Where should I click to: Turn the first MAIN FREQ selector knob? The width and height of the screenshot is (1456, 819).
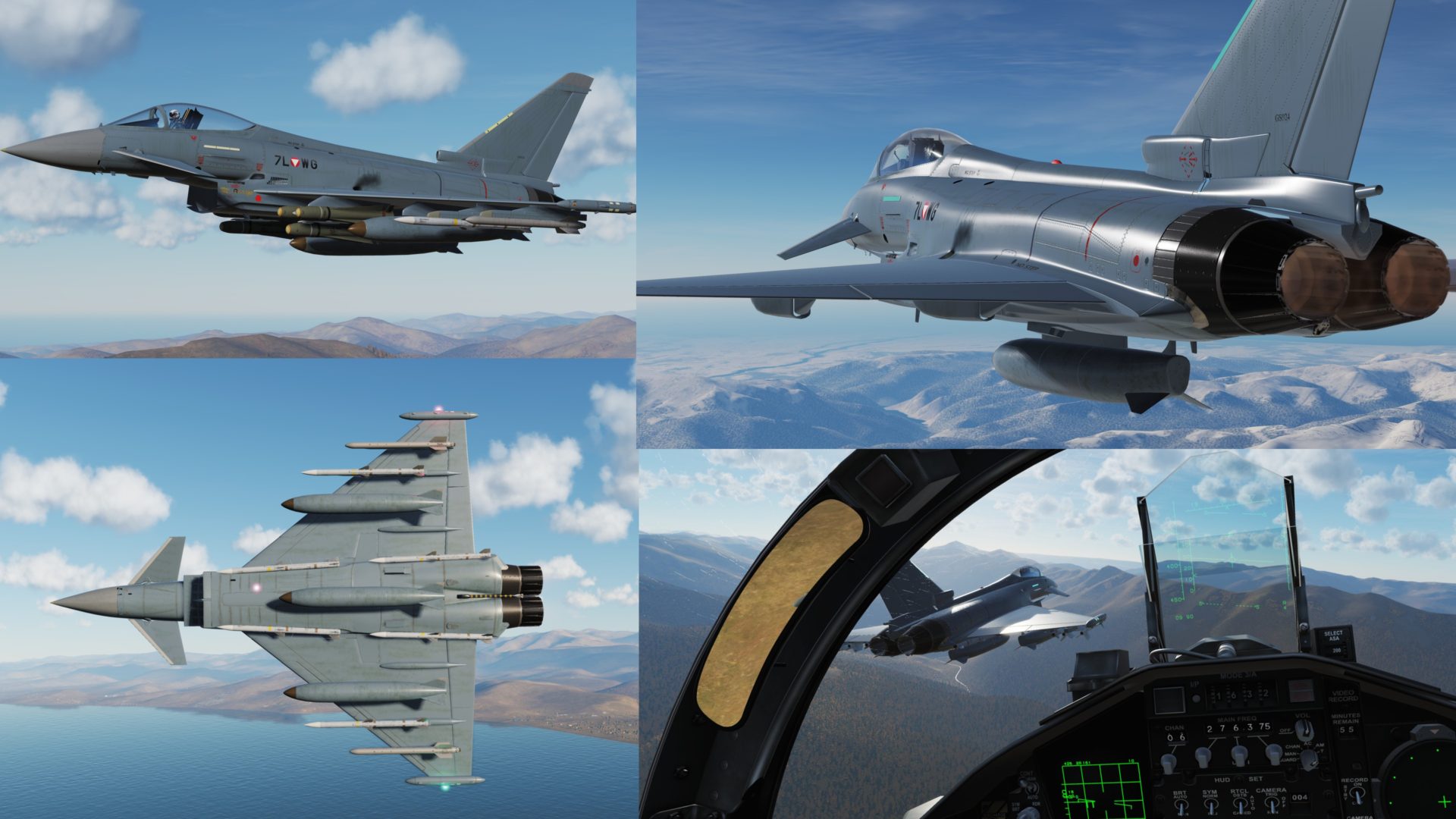click(x=1203, y=758)
